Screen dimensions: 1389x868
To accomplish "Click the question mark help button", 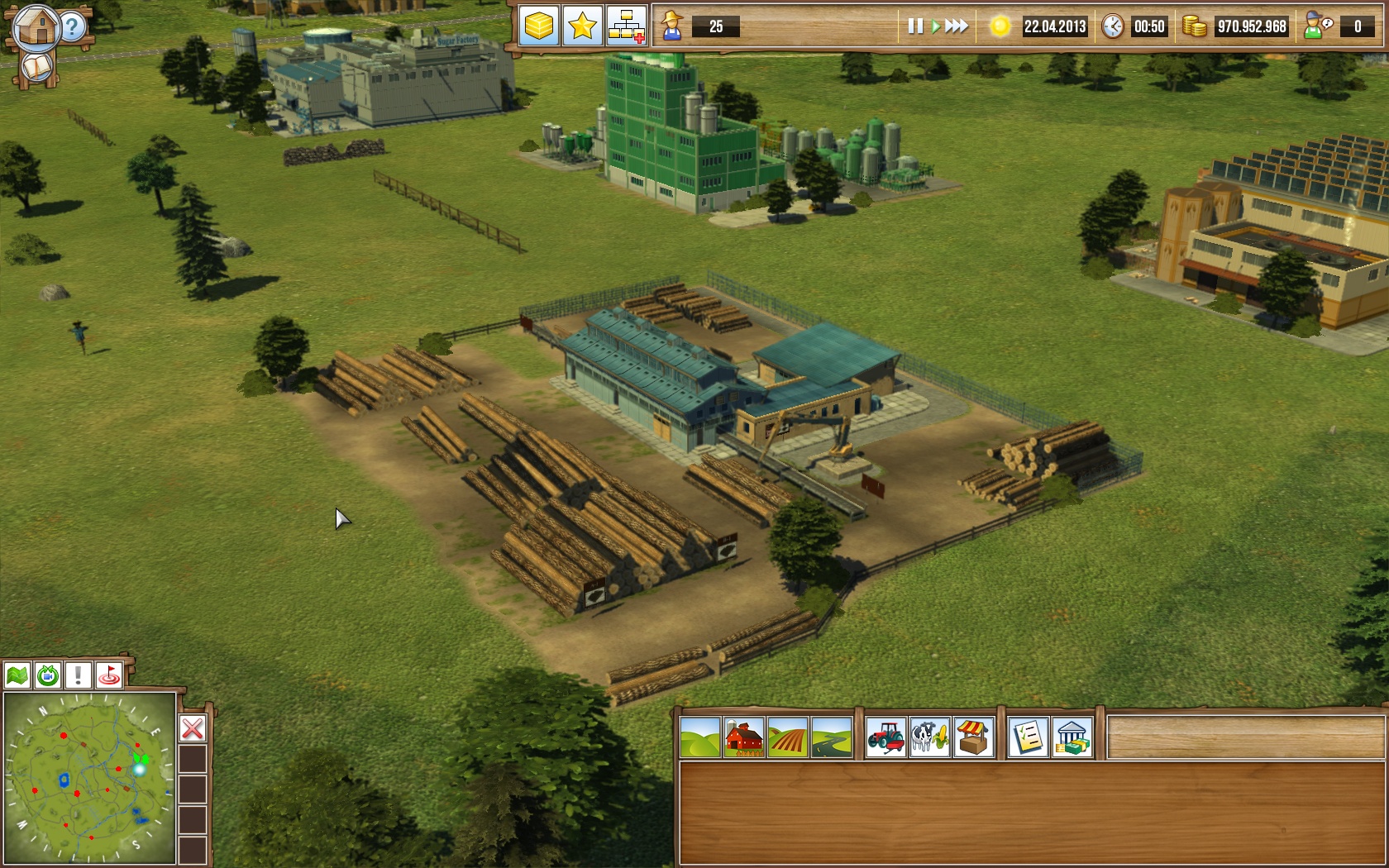I will 74,27.
